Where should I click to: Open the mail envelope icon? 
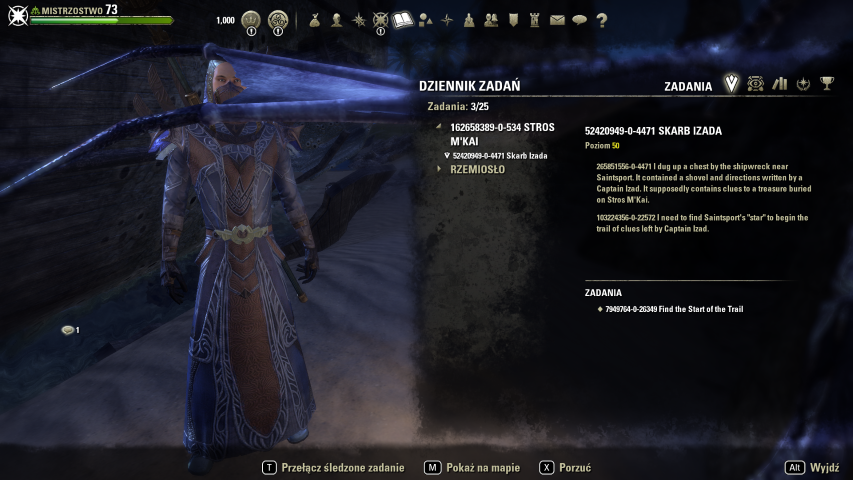557,19
